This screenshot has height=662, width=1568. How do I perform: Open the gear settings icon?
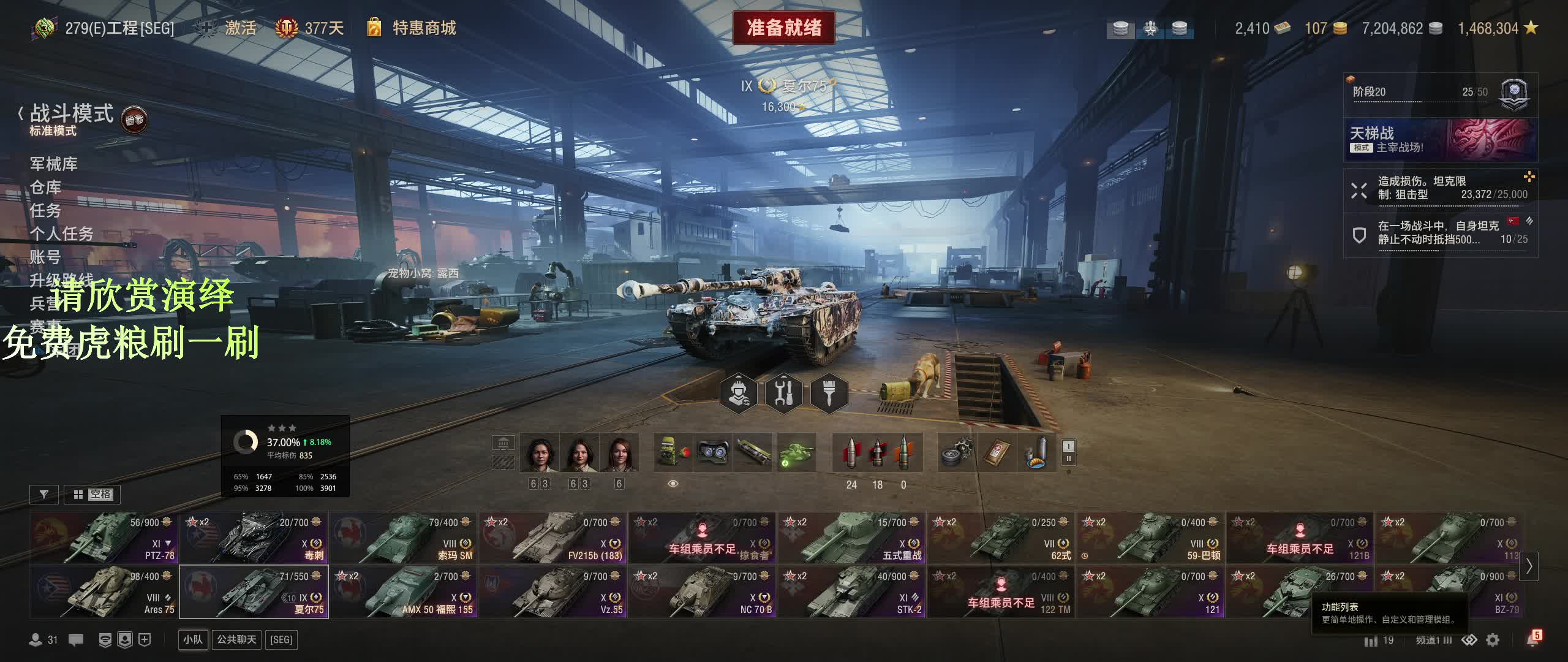(1493, 640)
